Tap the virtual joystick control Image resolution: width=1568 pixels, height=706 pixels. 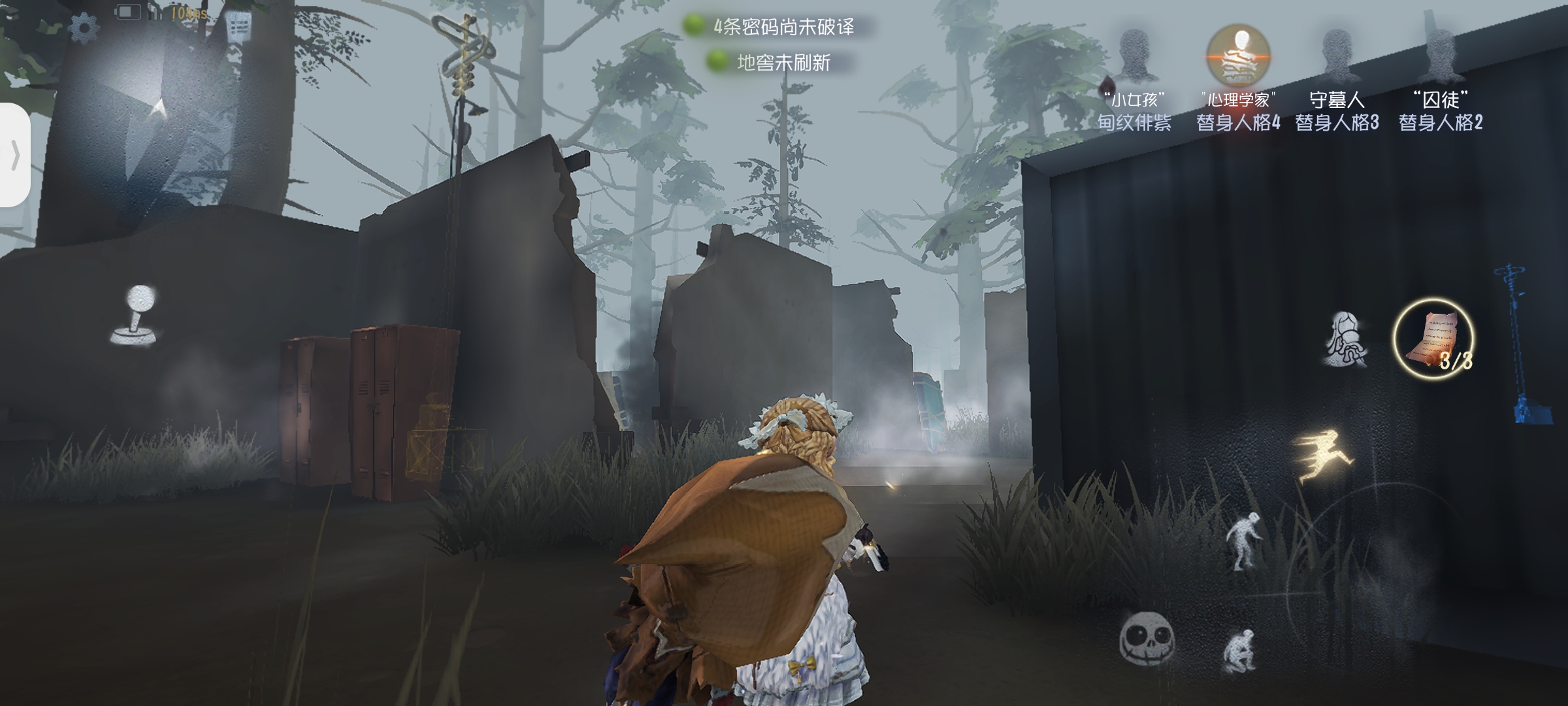click(135, 316)
